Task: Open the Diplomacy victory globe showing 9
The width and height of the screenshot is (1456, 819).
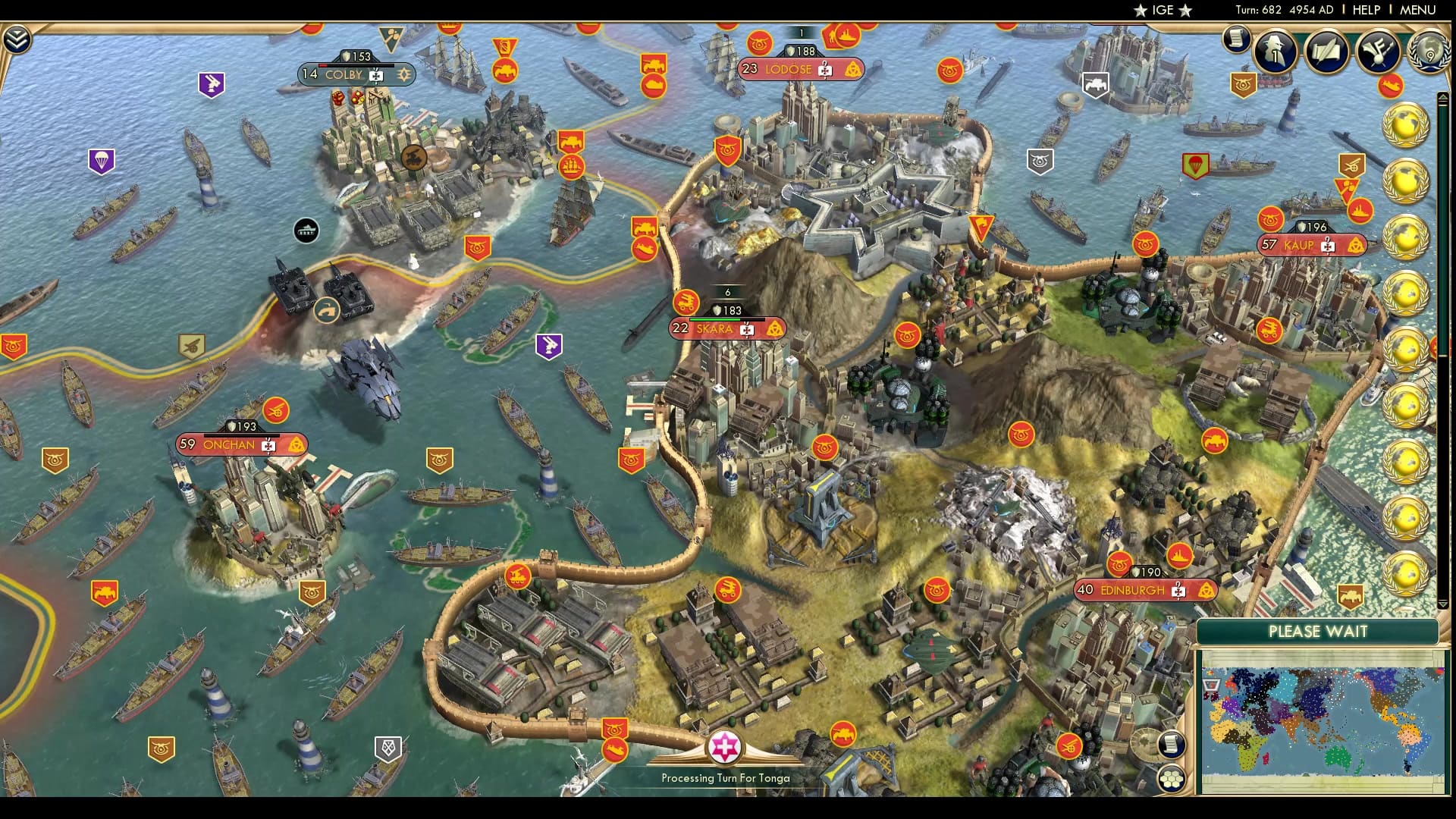Action: coord(1428,53)
